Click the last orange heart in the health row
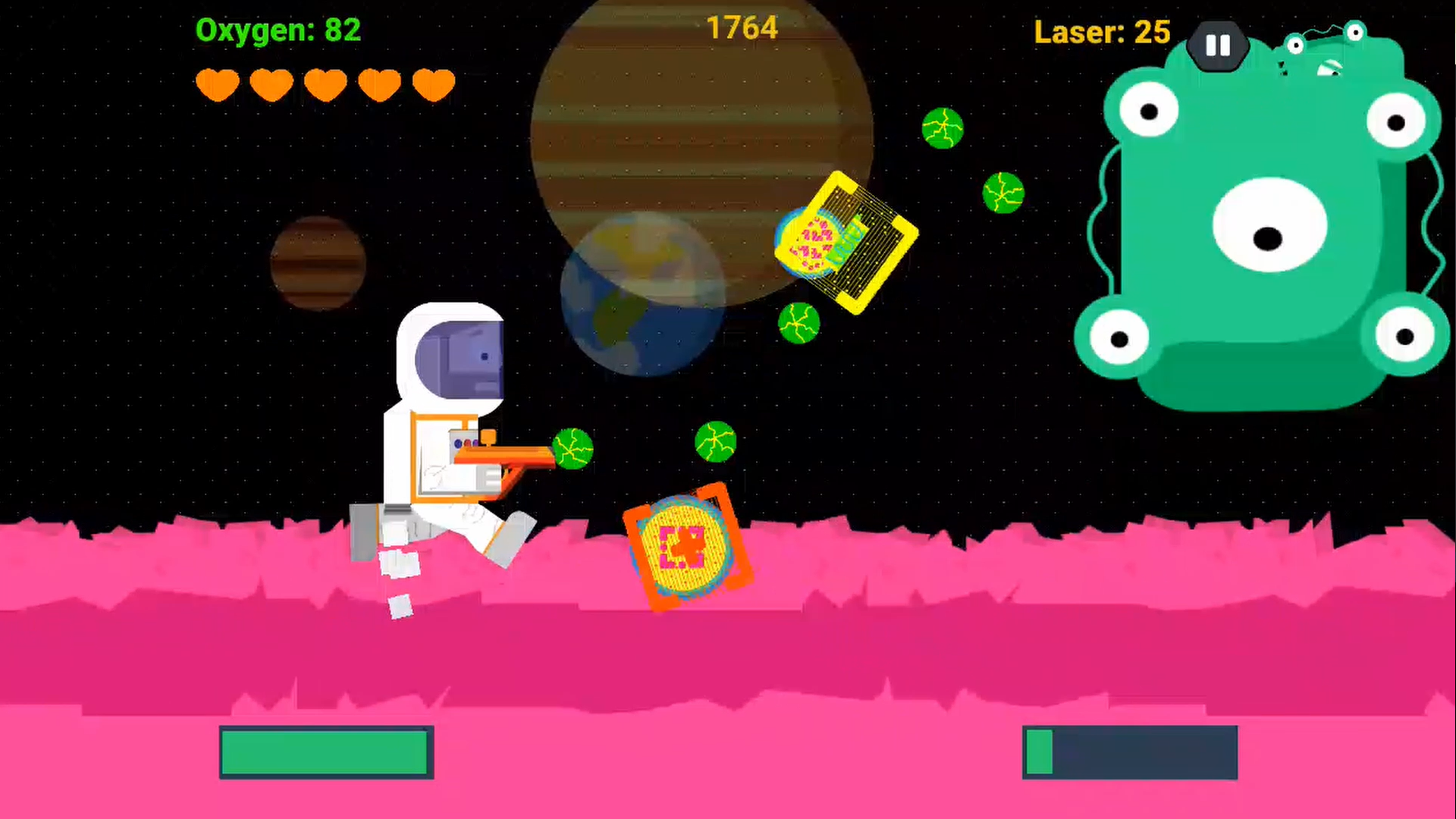1456x819 pixels. pos(432,83)
